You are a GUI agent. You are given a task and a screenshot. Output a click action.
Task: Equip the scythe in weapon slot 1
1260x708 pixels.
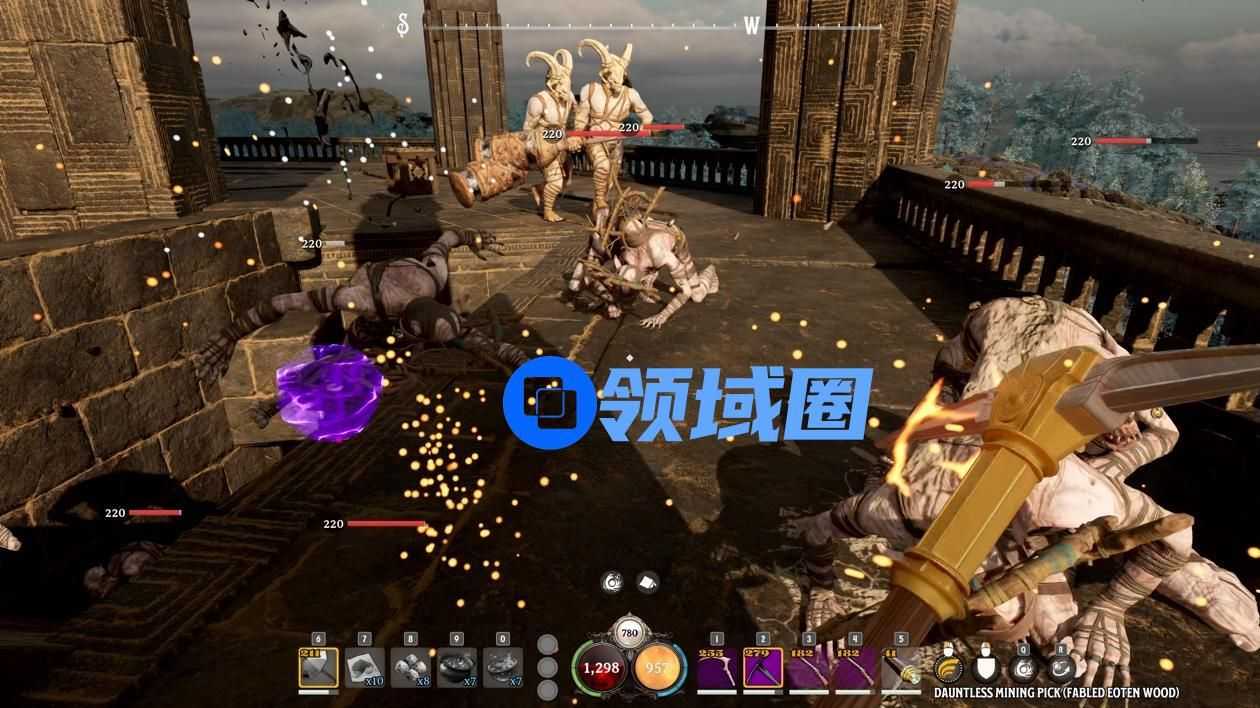pos(716,668)
